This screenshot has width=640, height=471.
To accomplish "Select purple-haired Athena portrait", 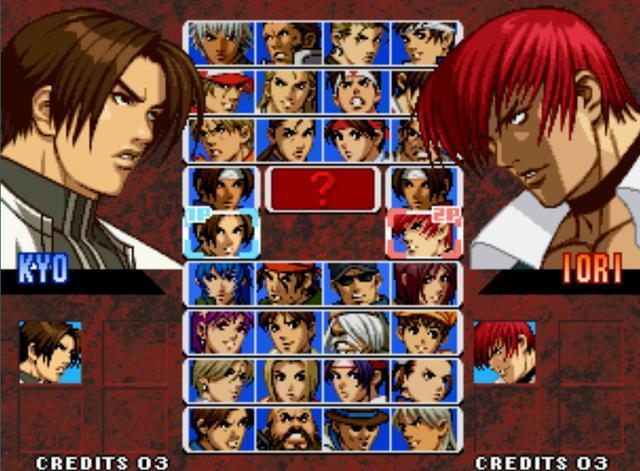I will click(221, 331).
